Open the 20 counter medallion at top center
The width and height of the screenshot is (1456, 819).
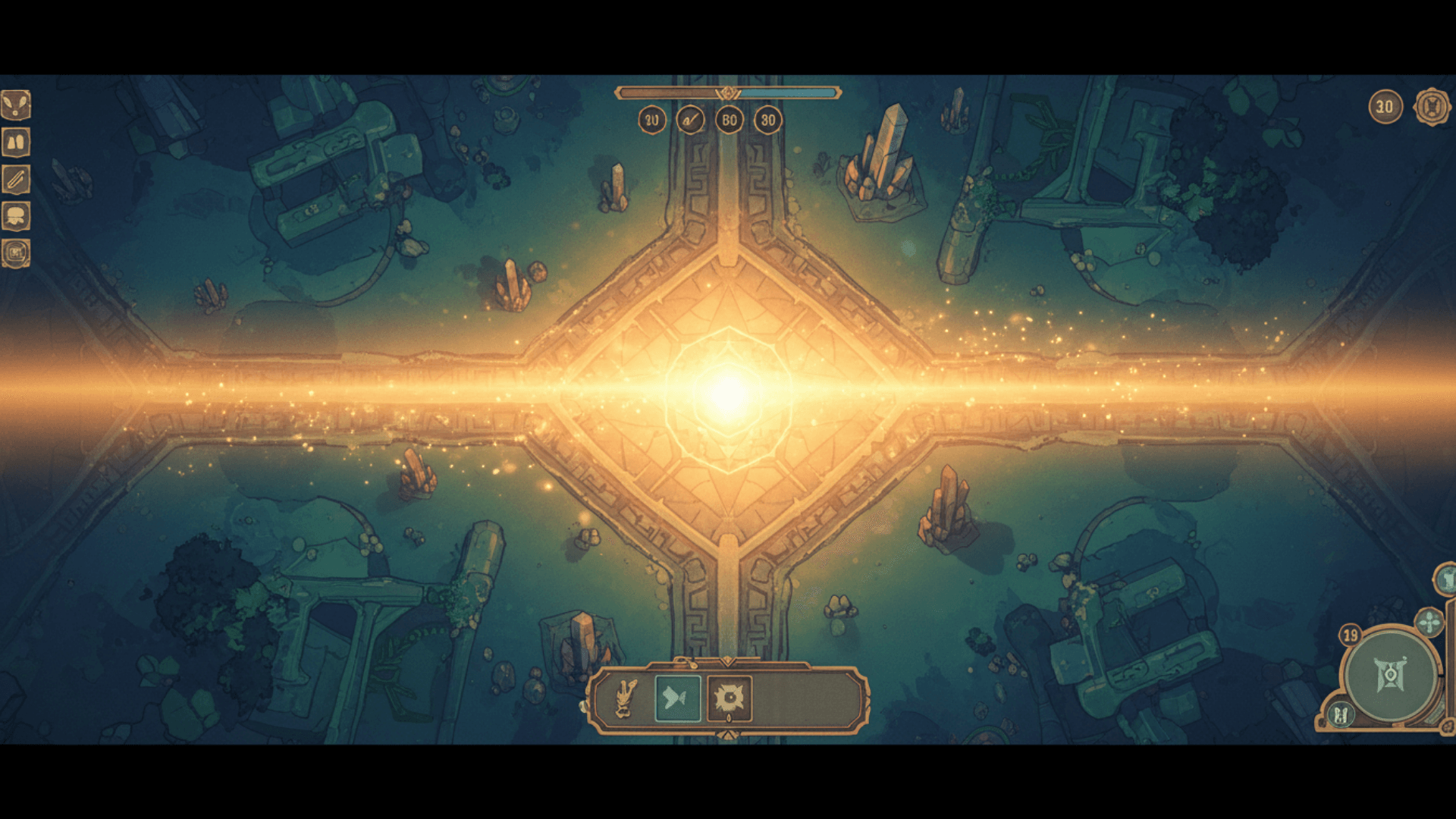pyautogui.click(x=651, y=119)
